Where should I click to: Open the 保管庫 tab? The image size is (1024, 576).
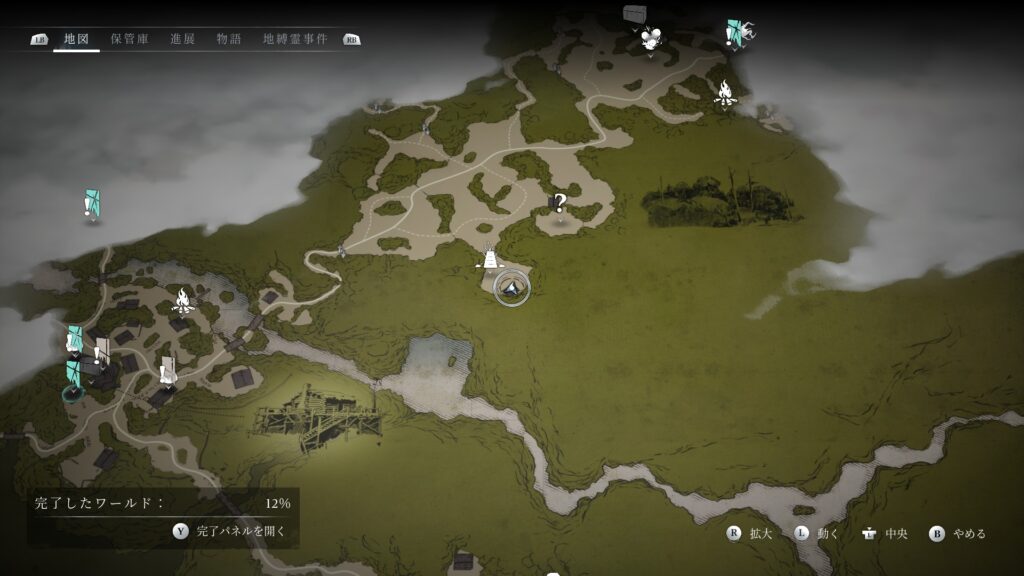point(130,39)
